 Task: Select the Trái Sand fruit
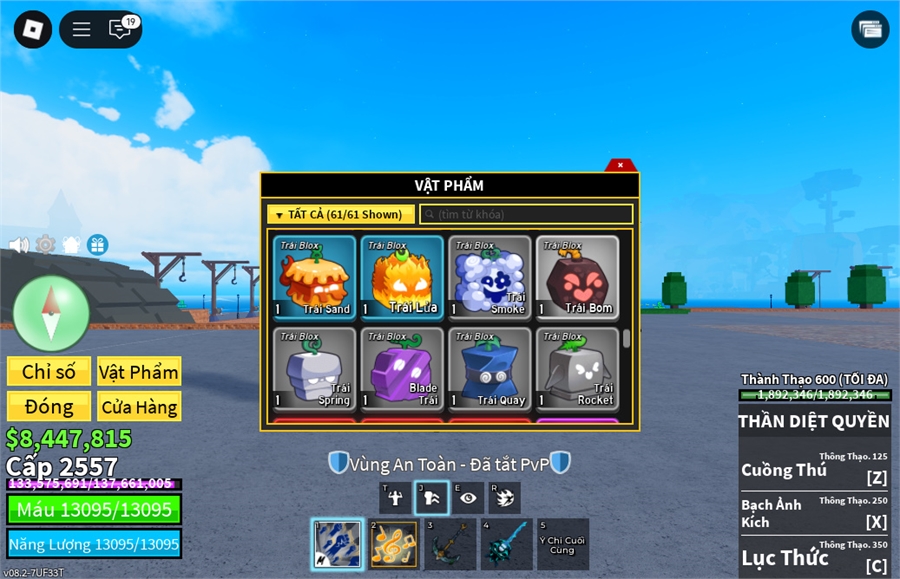315,277
